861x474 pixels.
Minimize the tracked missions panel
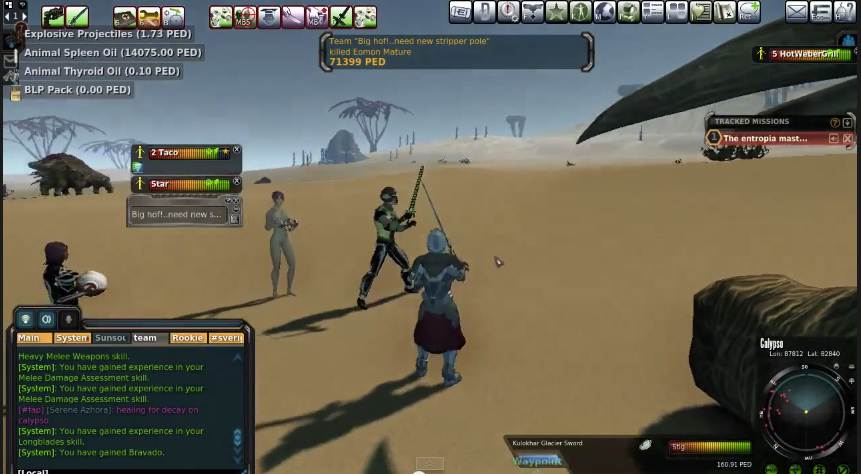click(848, 122)
